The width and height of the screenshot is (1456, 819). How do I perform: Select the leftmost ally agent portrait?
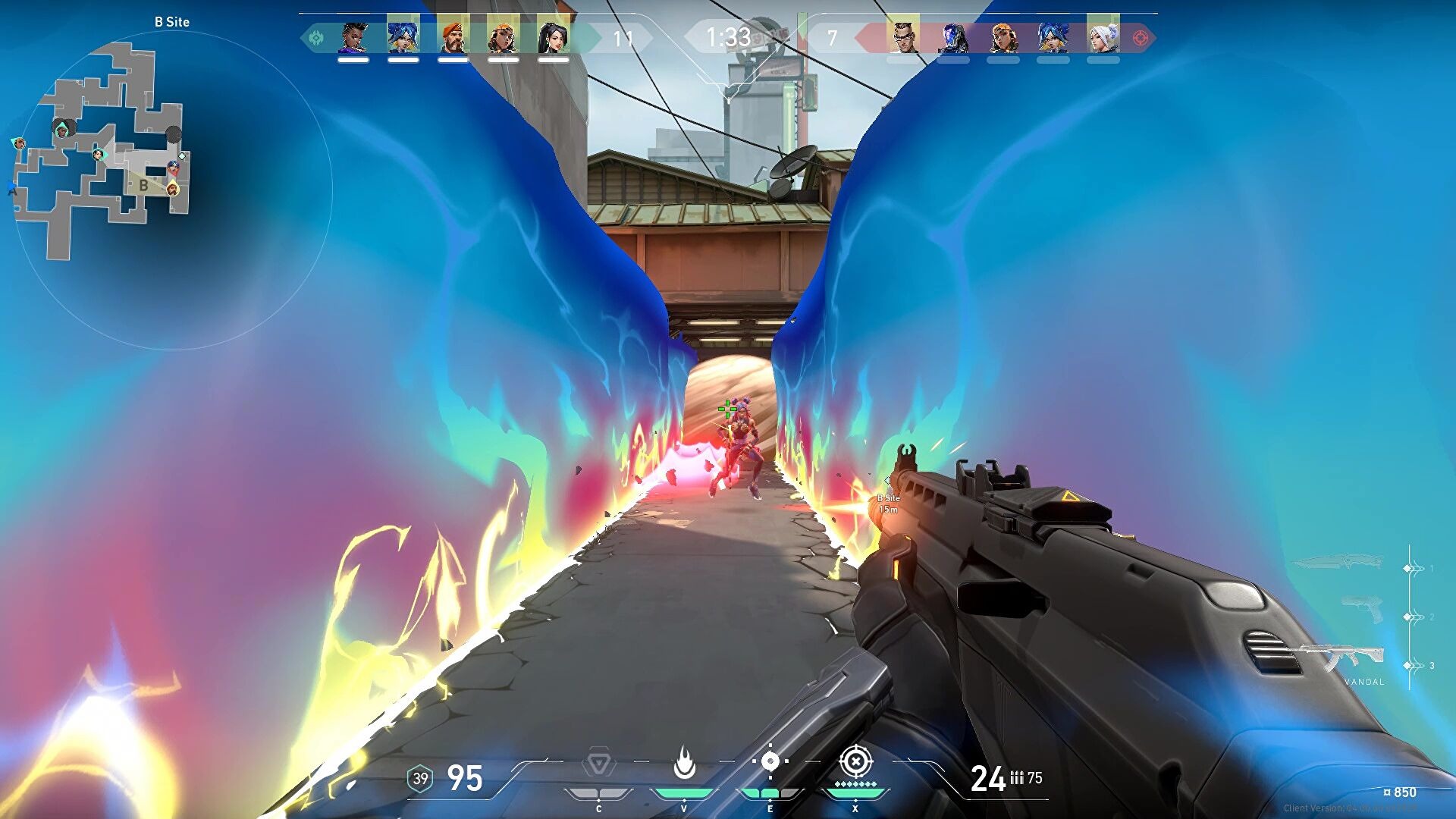353,38
